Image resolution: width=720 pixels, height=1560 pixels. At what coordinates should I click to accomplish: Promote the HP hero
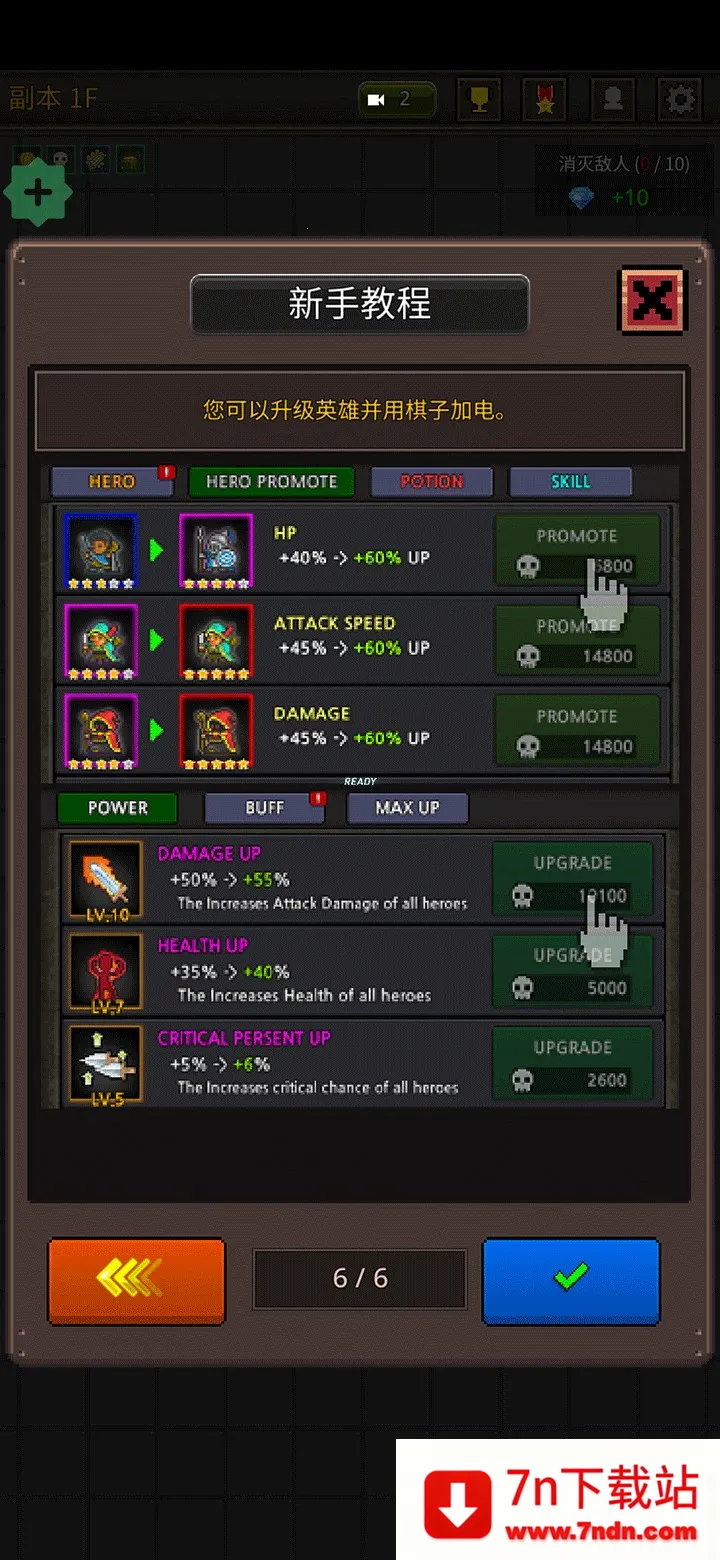pos(577,550)
